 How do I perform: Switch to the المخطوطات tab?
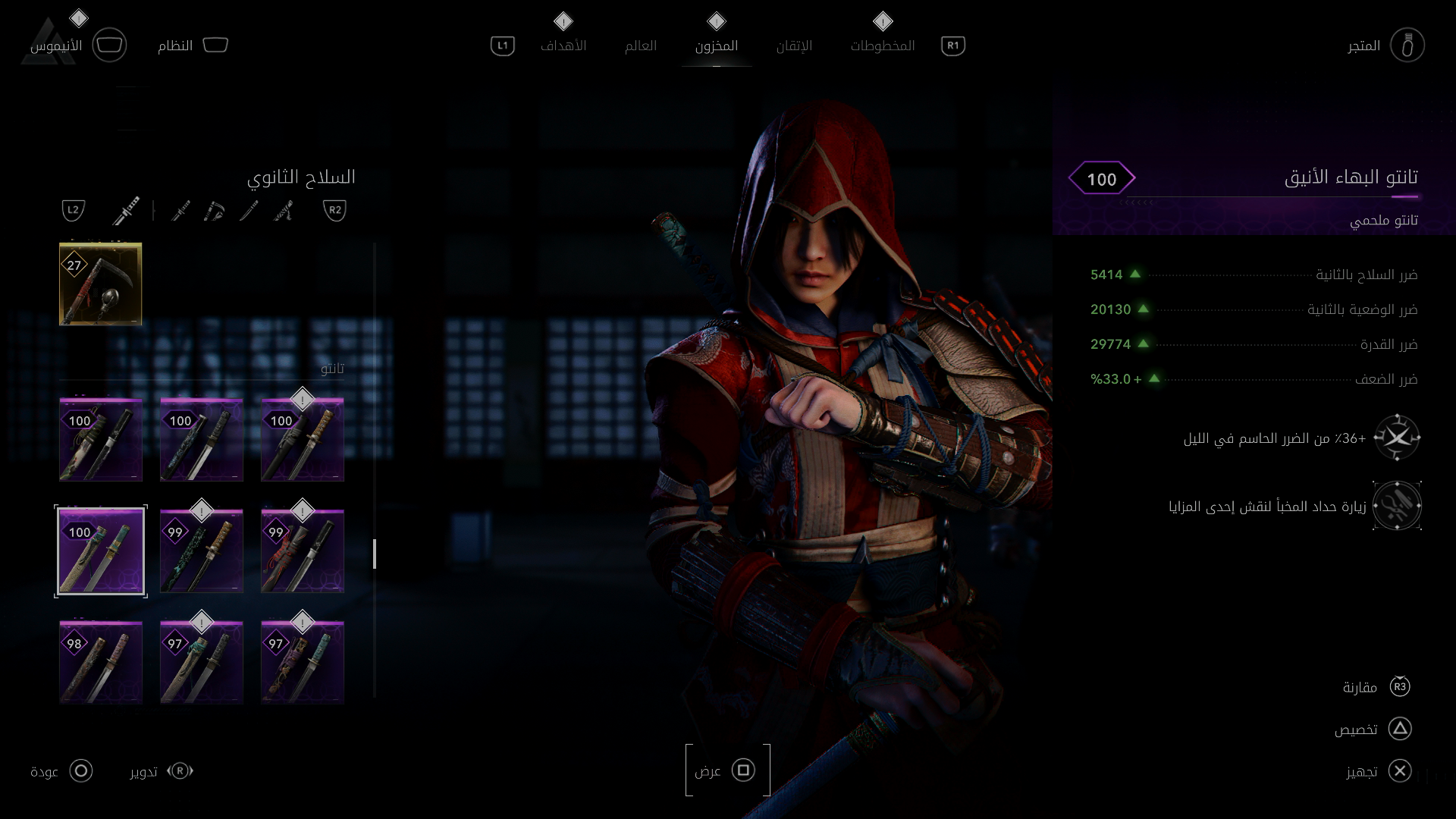[x=882, y=45]
